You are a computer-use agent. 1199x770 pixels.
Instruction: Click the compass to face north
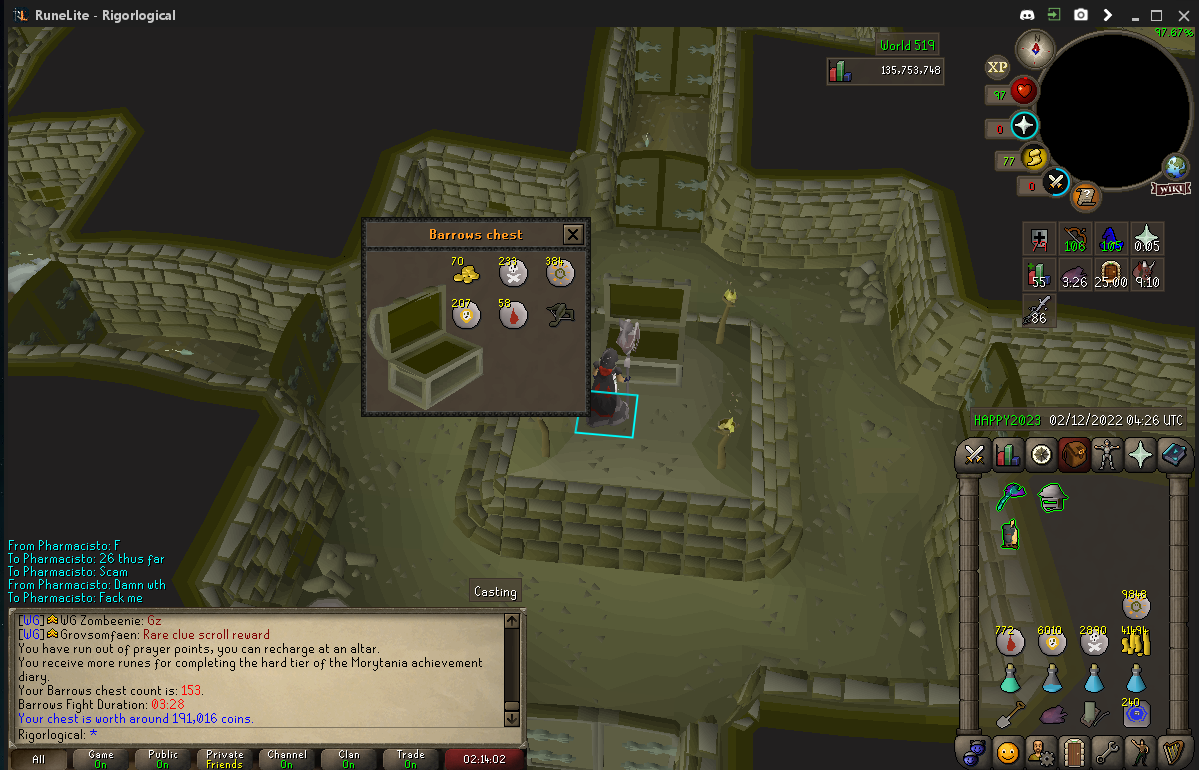click(x=1033, y=48)
